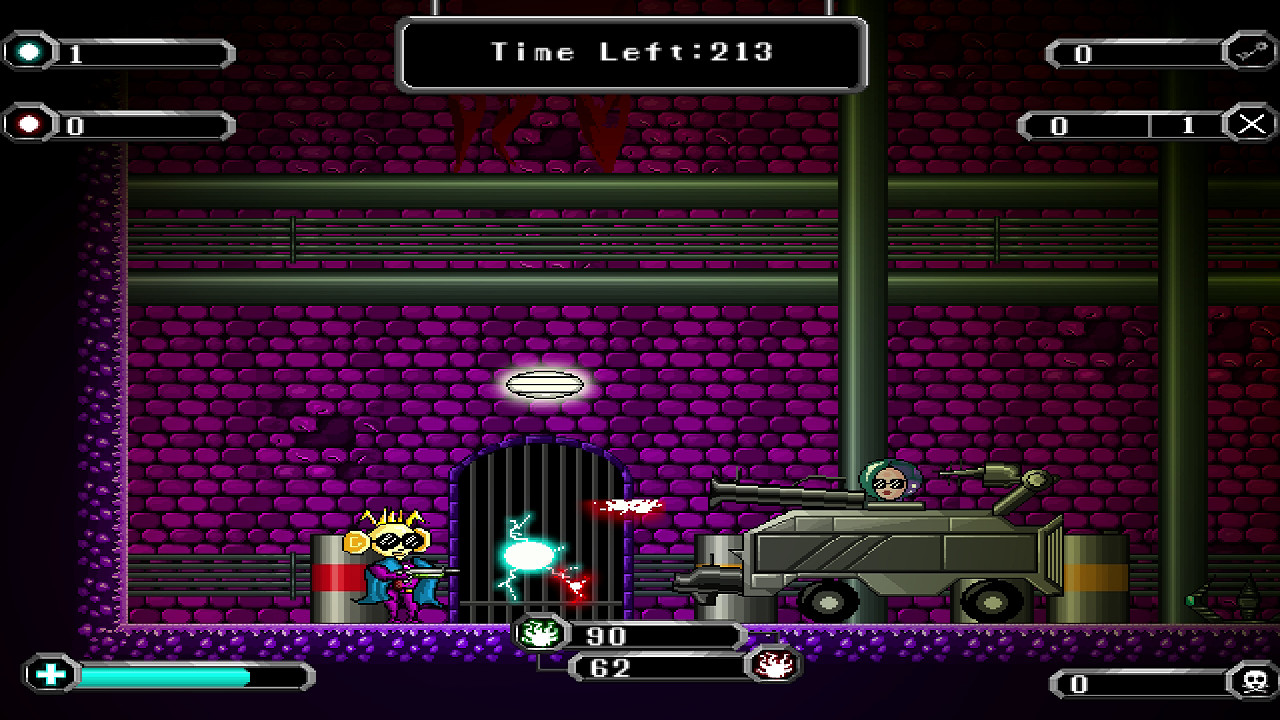
Task: Click the red orb counter icon
Action: coord(31,125)
